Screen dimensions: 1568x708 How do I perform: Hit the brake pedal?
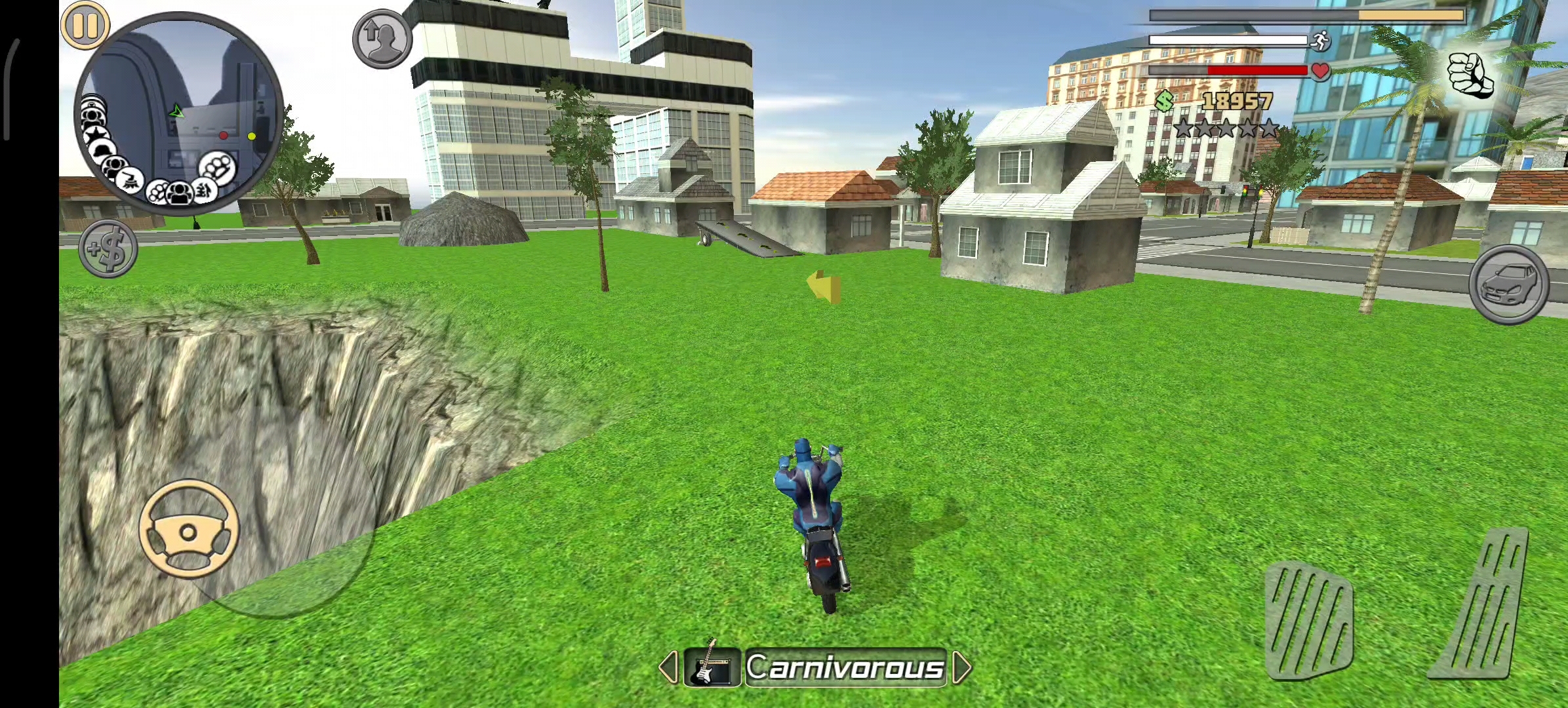[x=1308, y=621]
